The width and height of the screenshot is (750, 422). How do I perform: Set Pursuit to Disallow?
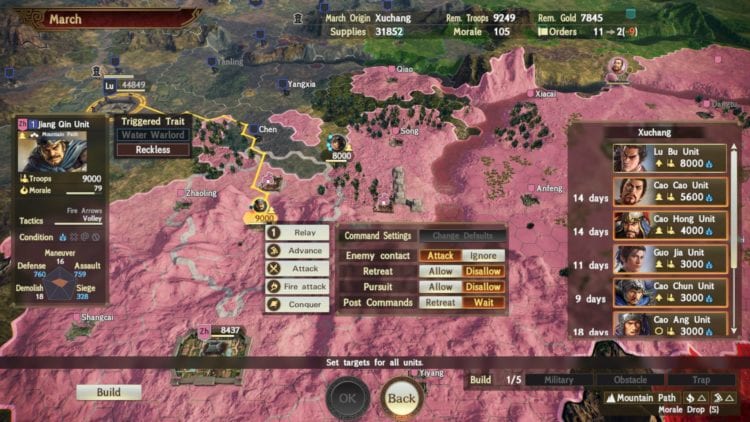pos(484,287)
